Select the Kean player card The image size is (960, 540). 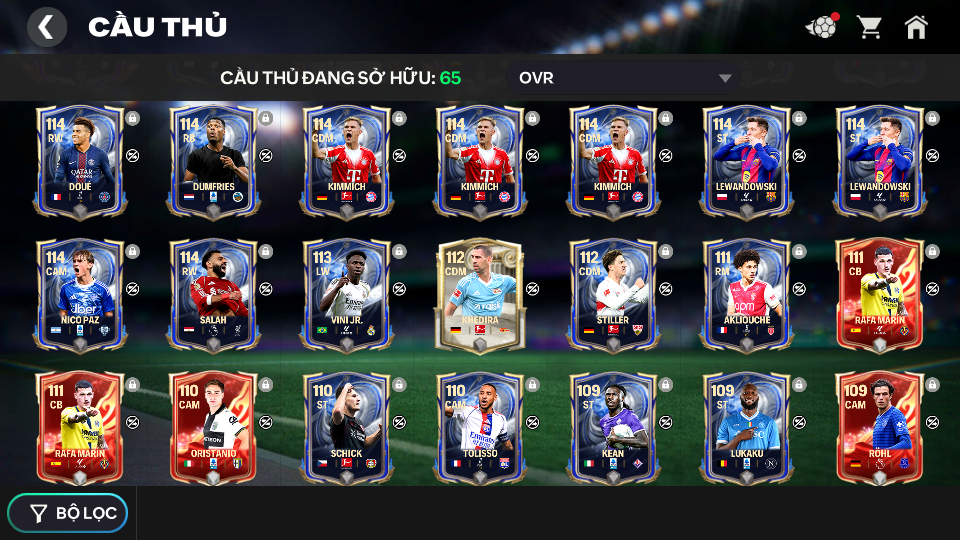pyautogui.click(x=612, y=428)
